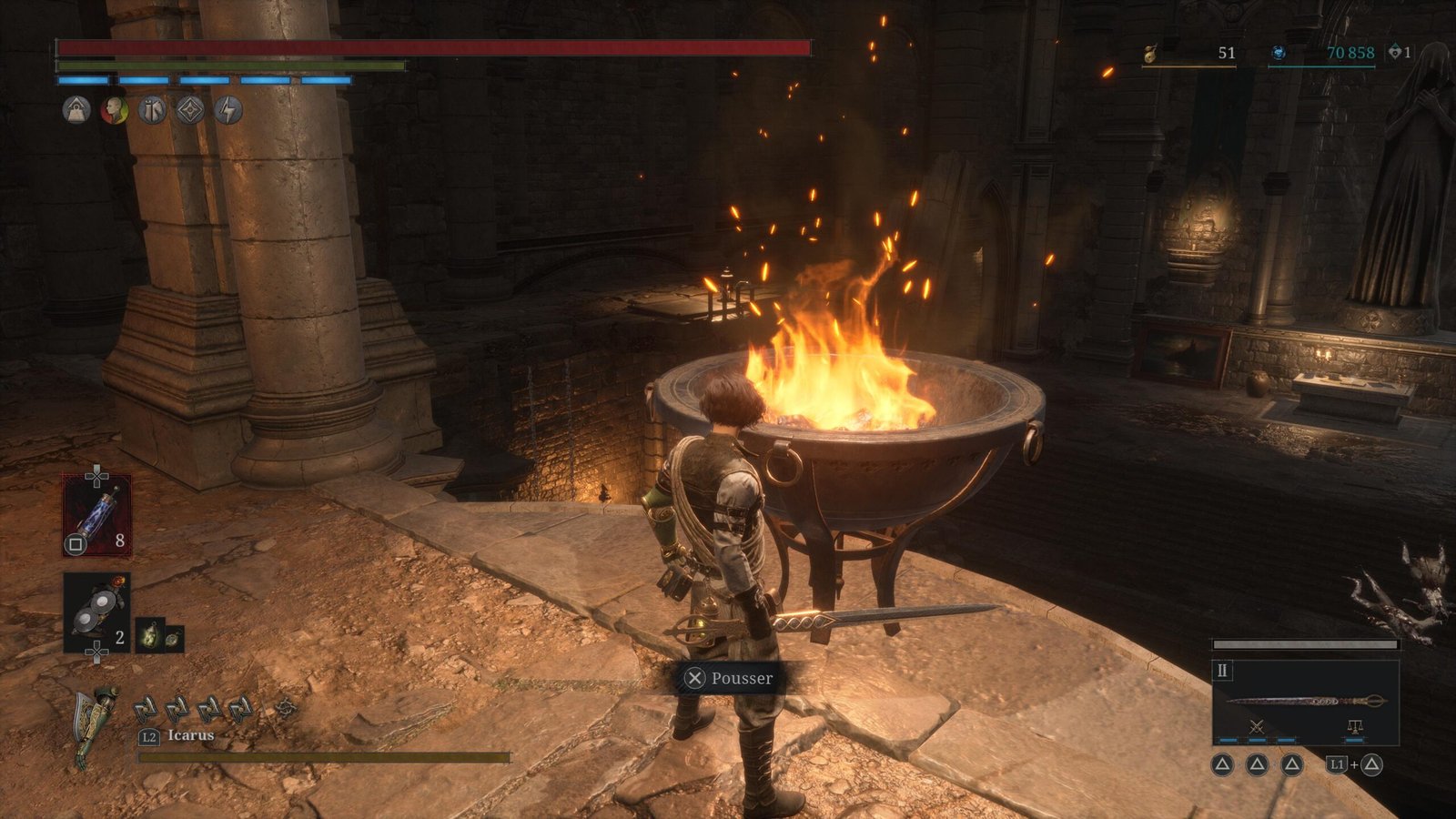Choose the small pocket watch item icon
Image resolution: width=1456 pixels, height=819 pixels.
(x=172, y=639)
